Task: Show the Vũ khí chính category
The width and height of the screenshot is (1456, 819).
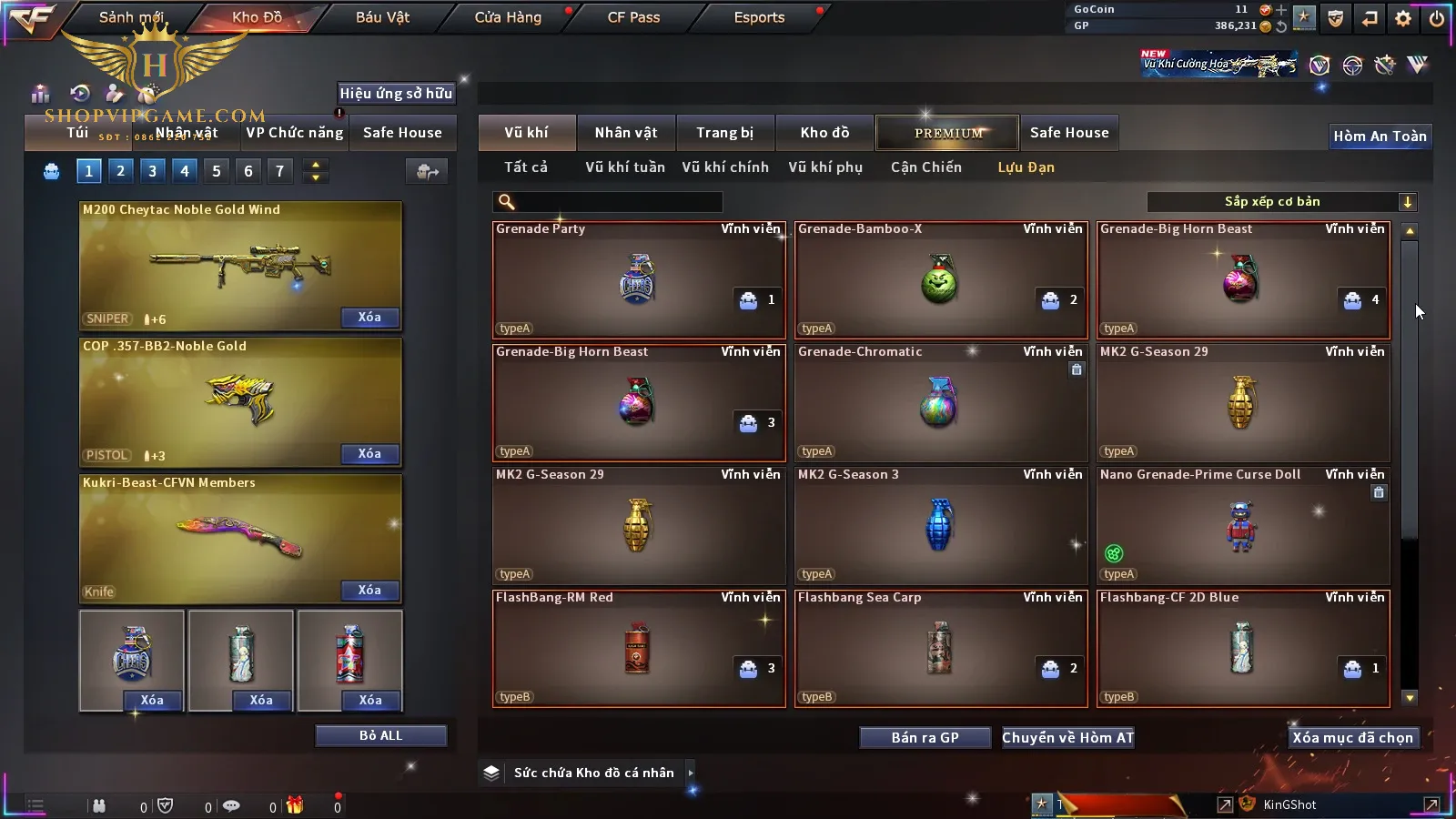Action: pyautogui.click(x=725, y=167)
